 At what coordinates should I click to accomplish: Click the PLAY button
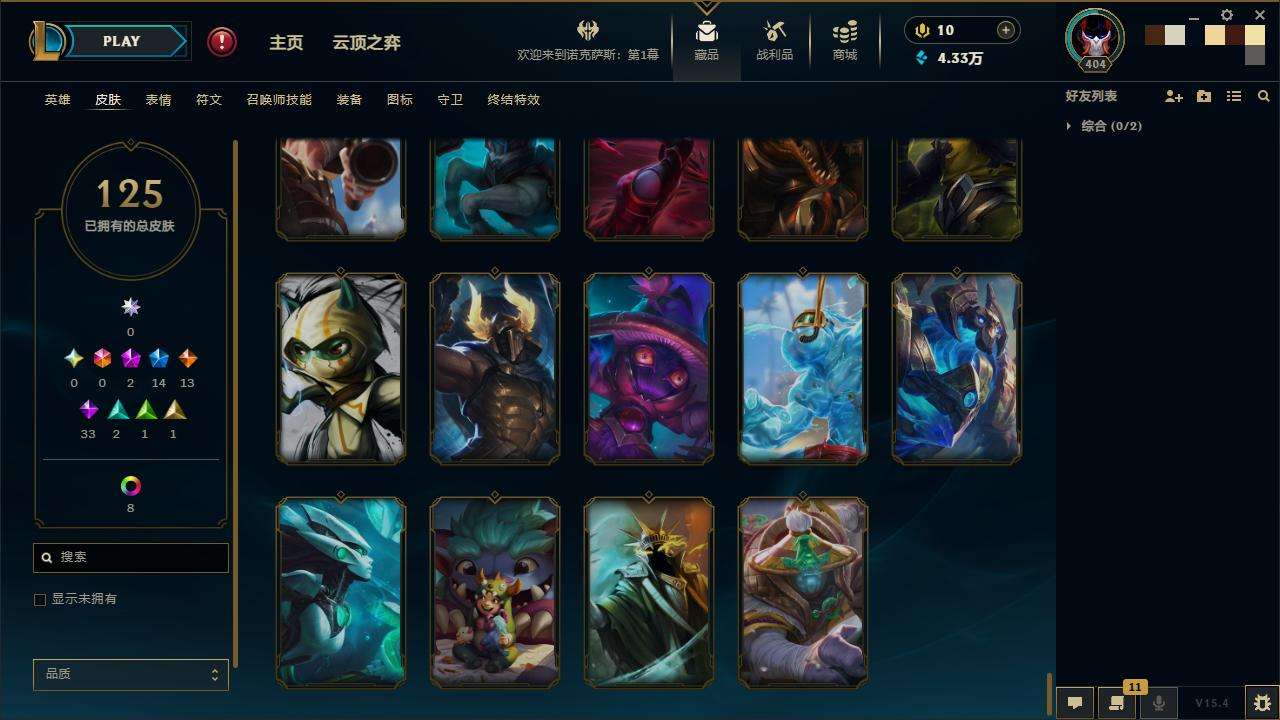point(121,42)
